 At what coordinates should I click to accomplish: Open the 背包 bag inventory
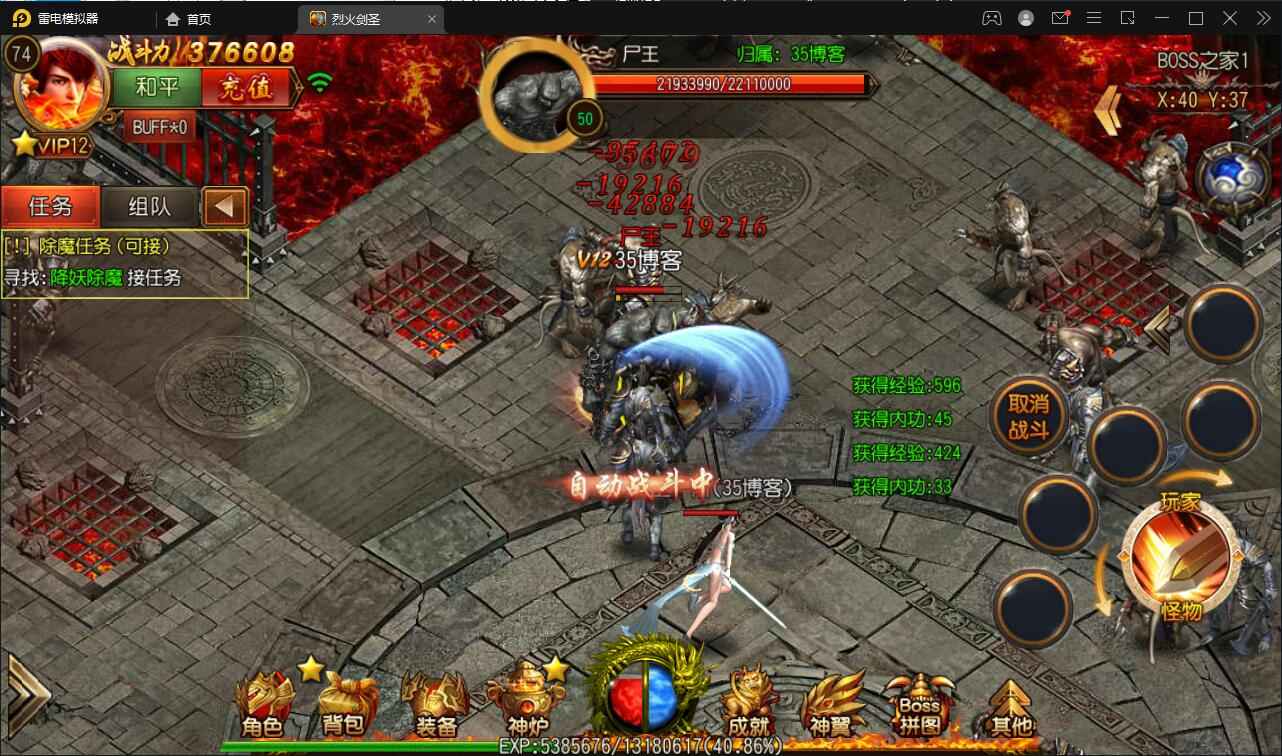(343, 704)
